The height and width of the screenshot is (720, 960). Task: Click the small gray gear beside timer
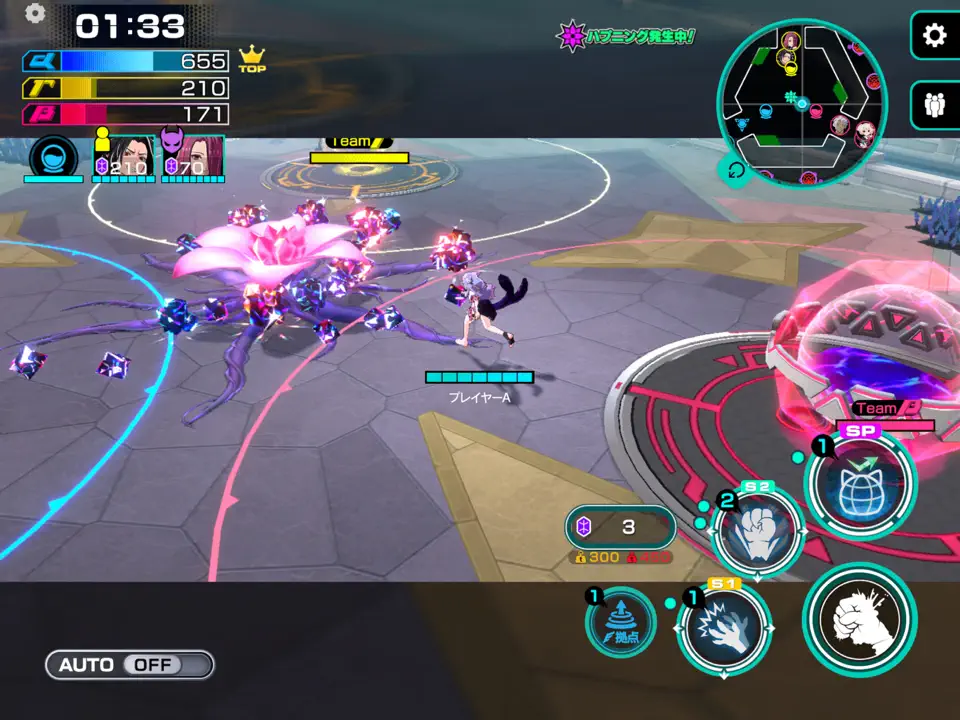tap(35, 13)
